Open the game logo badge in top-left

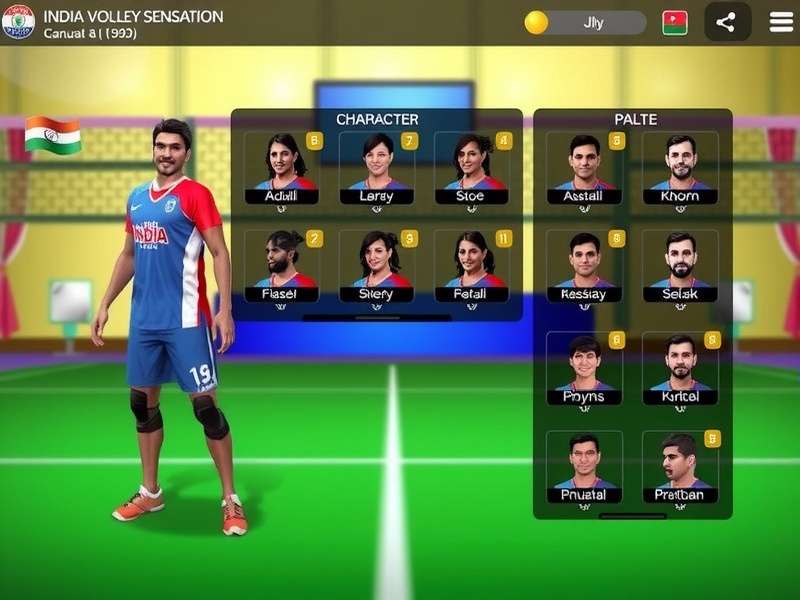[18, 21]
